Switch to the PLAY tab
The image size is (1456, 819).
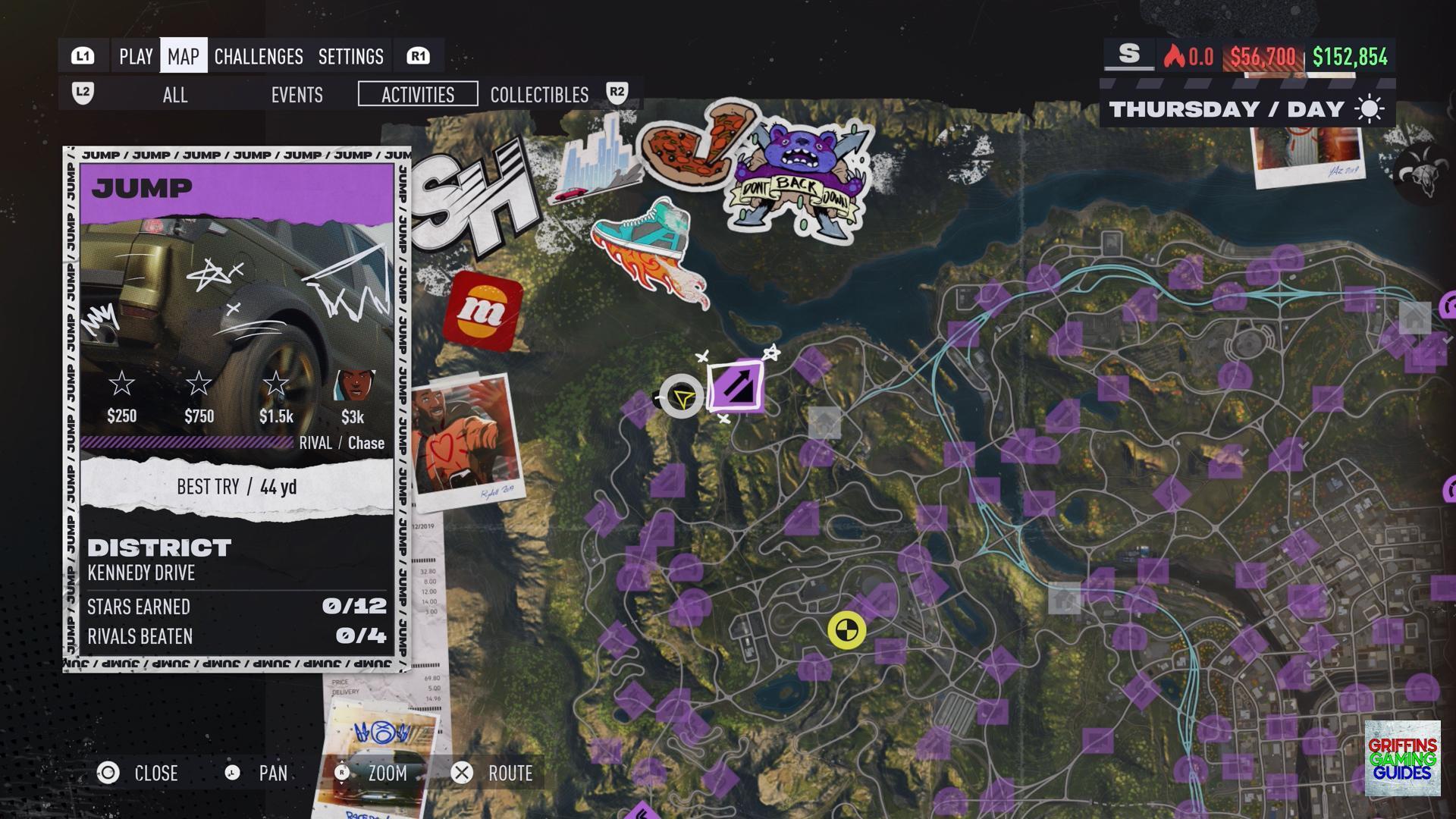[x=136, y=56]
